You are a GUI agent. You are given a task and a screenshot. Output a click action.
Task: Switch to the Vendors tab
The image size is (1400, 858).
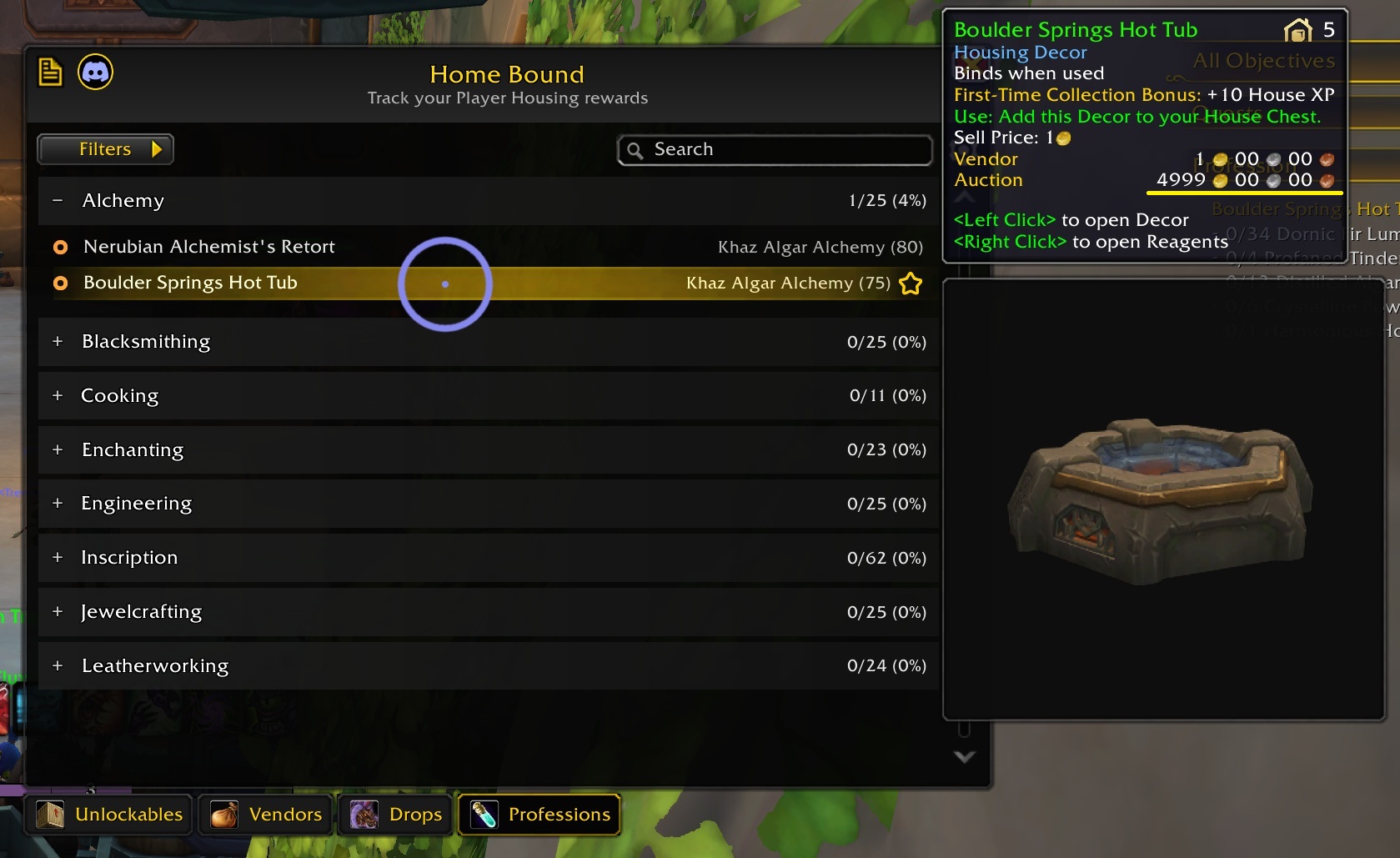(266, 815)
